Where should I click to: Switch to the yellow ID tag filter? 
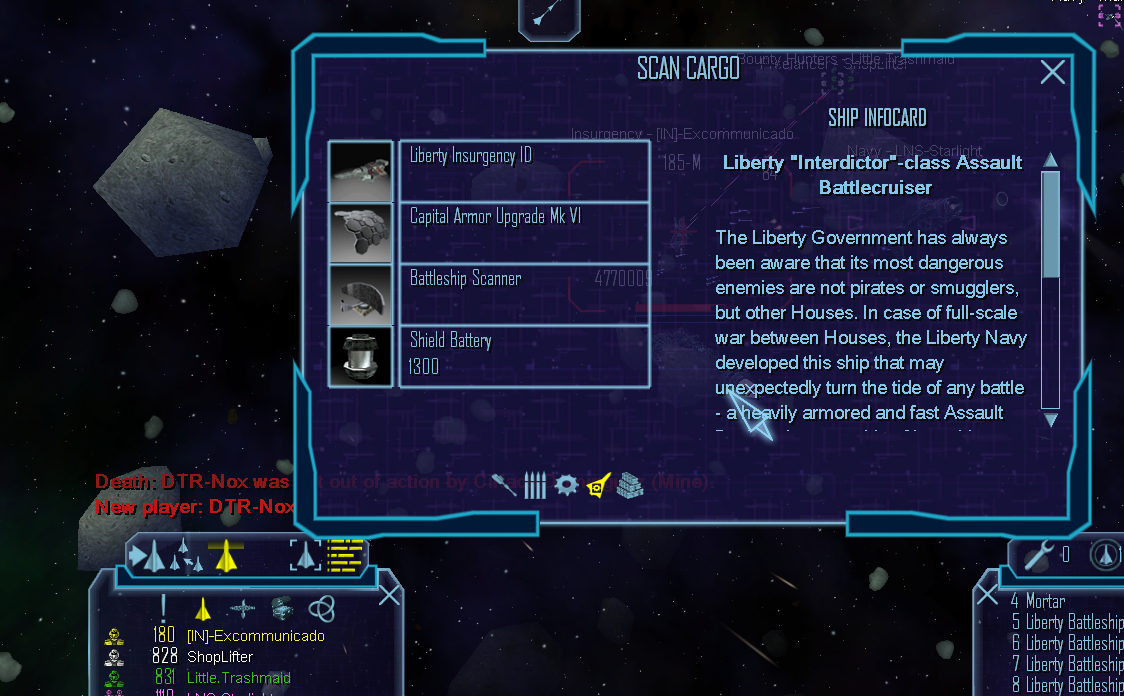coord(598,486)
